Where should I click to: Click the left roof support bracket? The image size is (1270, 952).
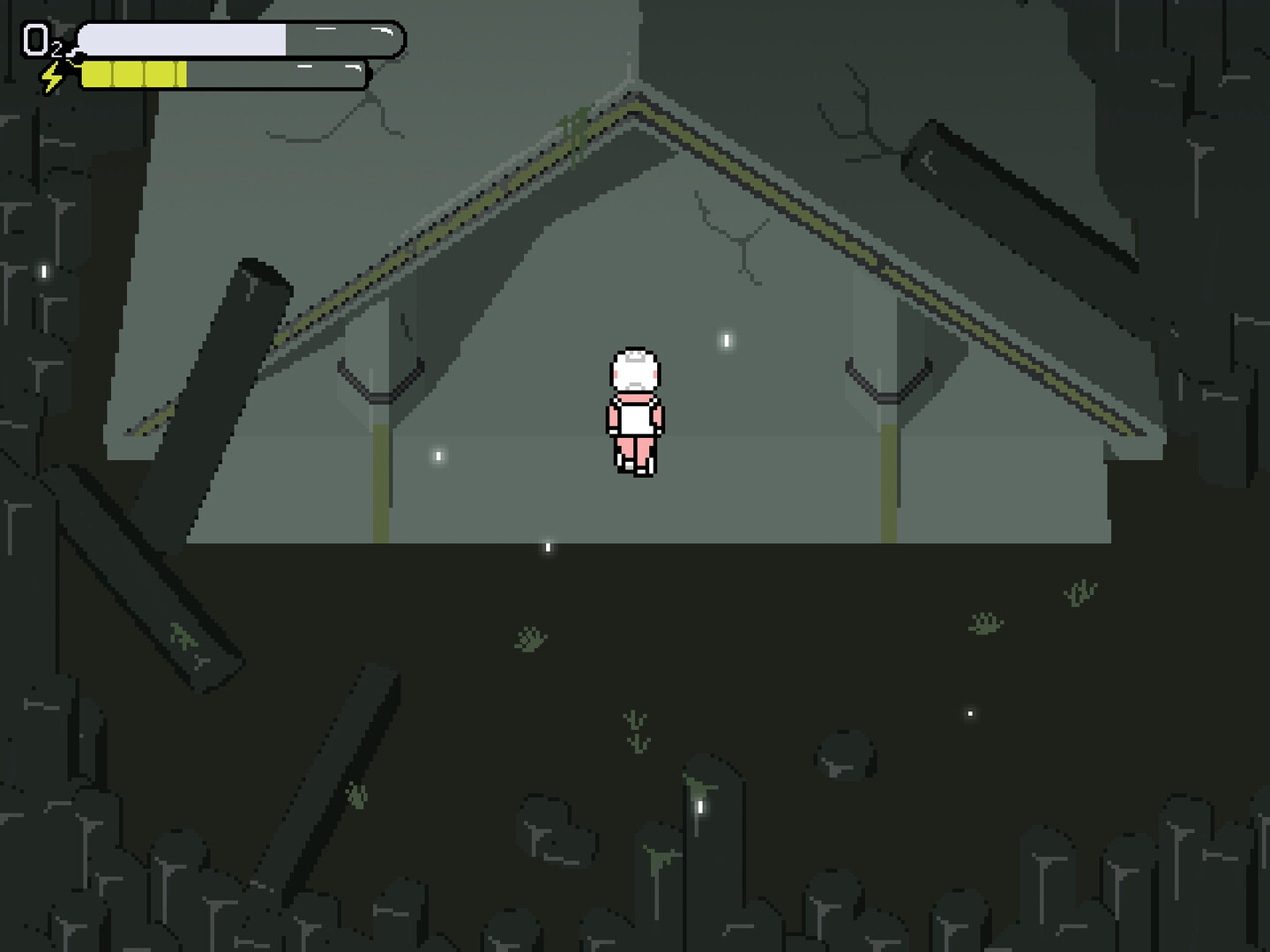pos(379,379)
